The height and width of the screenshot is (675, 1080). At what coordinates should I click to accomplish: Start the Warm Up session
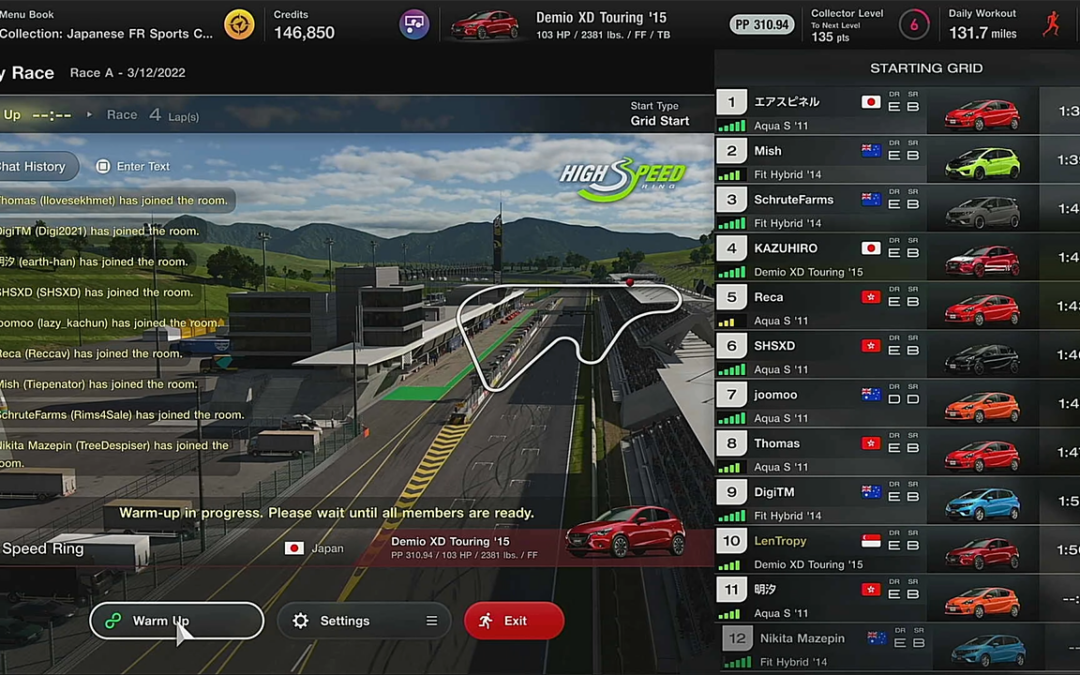pyautogui.click(x=176, y=621)
